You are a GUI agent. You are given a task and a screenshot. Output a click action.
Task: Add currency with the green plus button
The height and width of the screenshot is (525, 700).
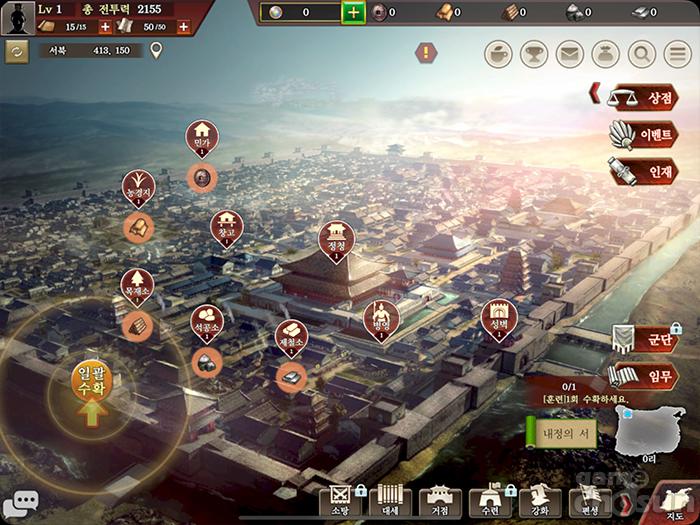click(353, 12)
